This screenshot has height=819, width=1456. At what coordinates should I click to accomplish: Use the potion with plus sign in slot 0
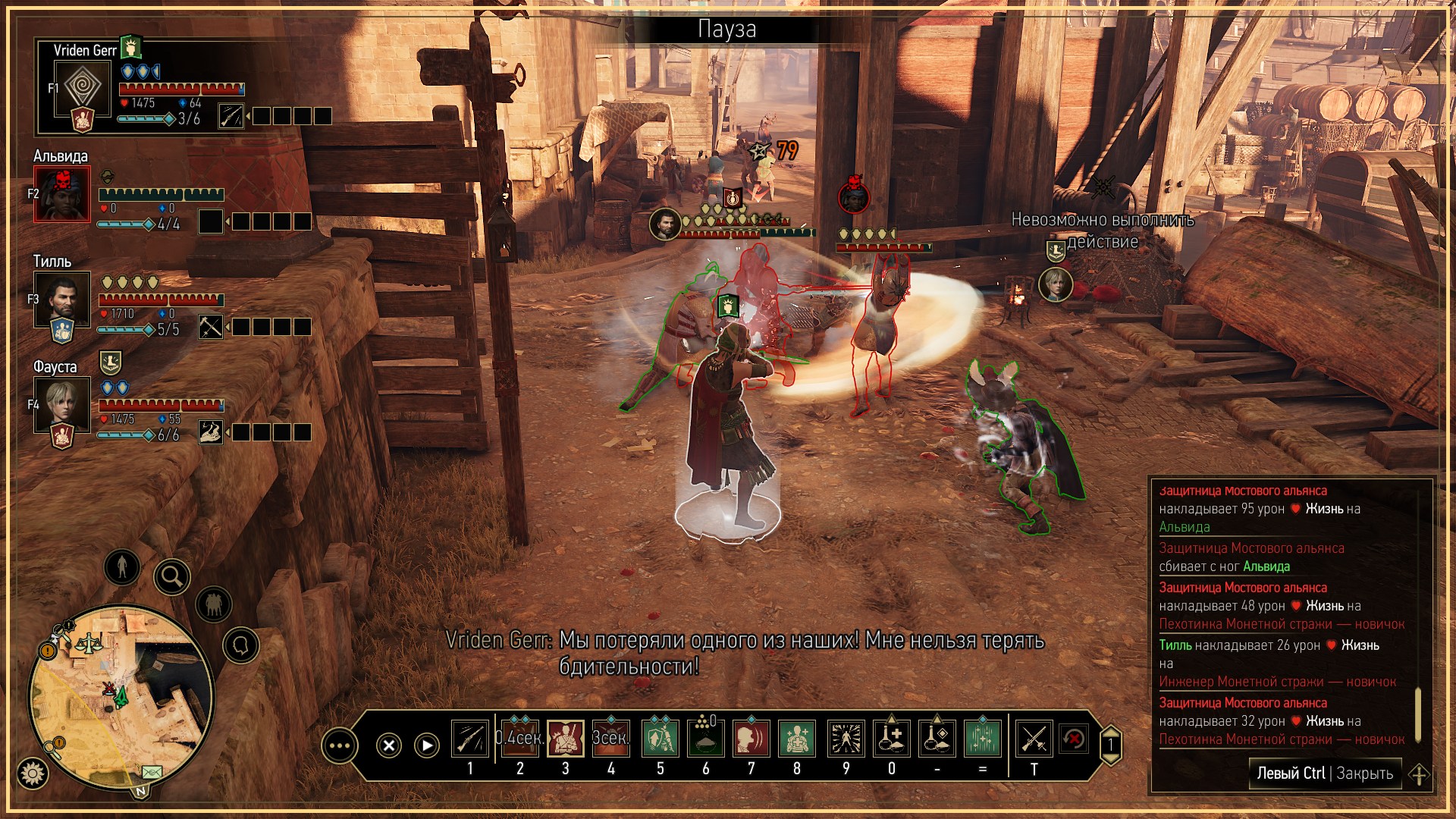tap(892, 739)
